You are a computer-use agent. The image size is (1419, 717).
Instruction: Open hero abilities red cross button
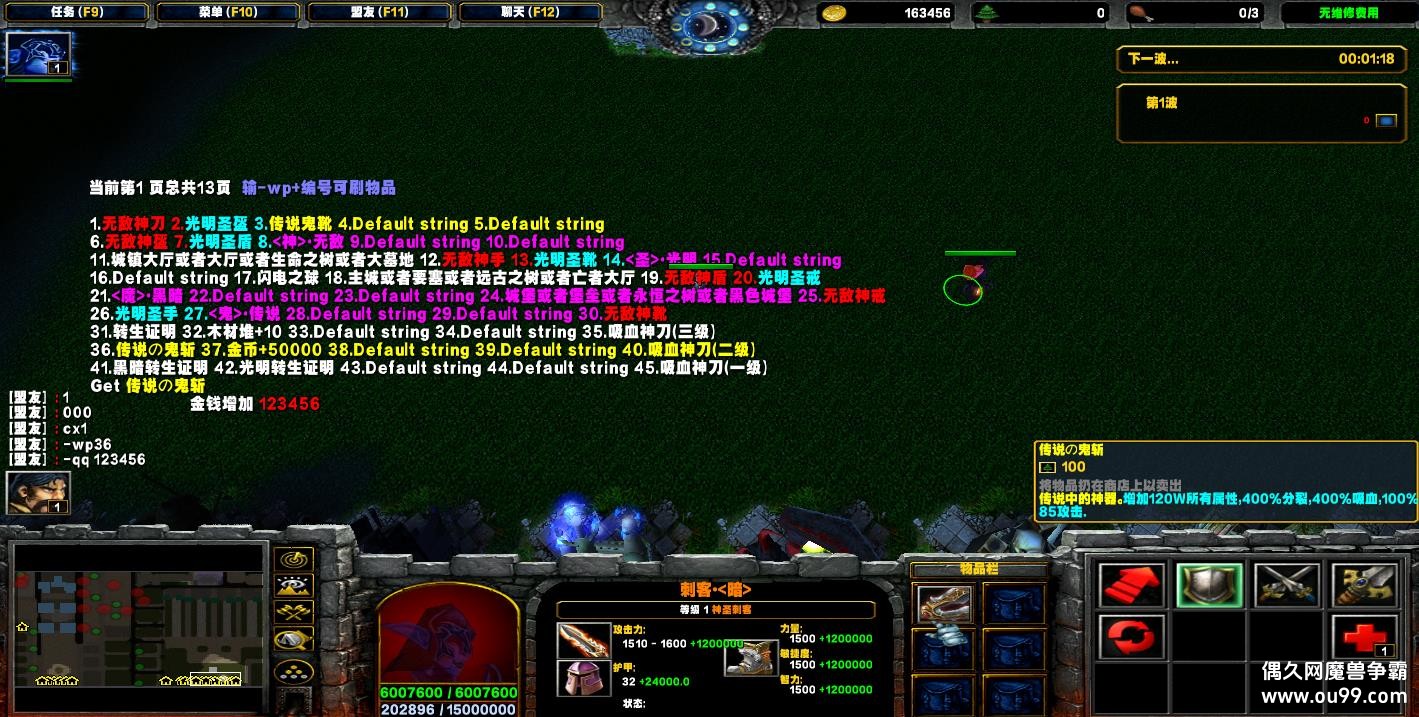click(x=1363, y=637)
